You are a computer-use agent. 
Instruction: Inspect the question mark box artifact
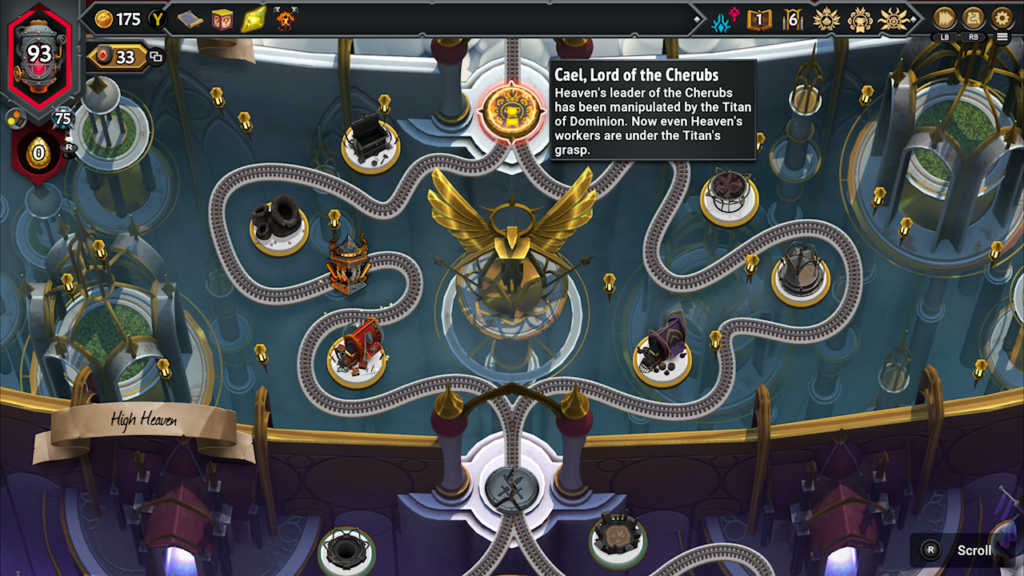click(222, 19)
